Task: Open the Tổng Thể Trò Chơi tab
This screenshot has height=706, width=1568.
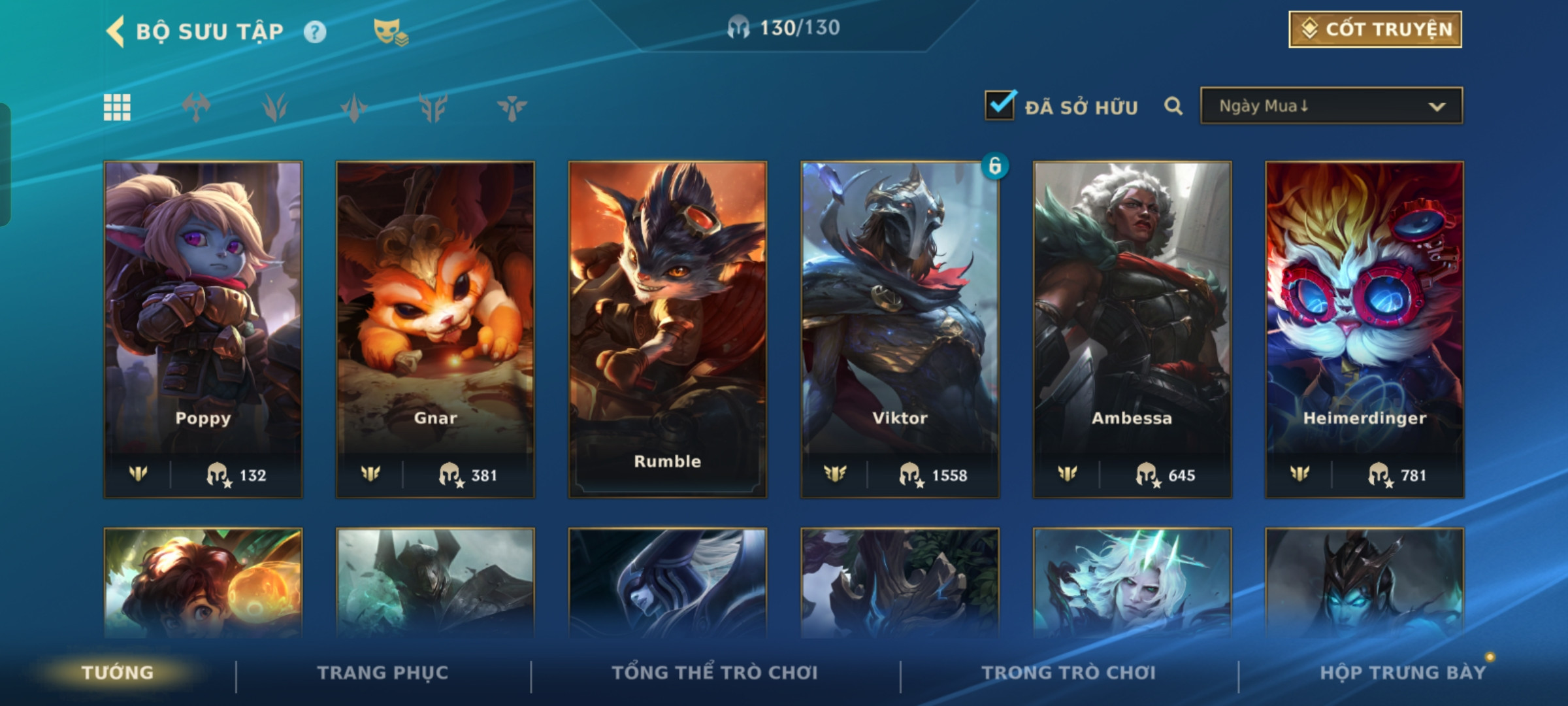Action: 715,673
